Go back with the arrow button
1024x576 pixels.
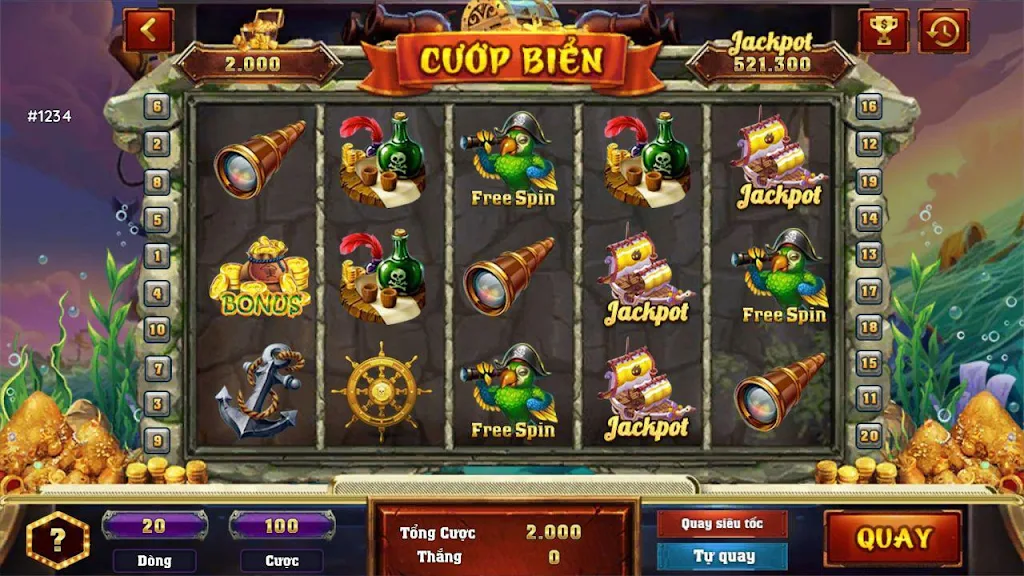148,30
